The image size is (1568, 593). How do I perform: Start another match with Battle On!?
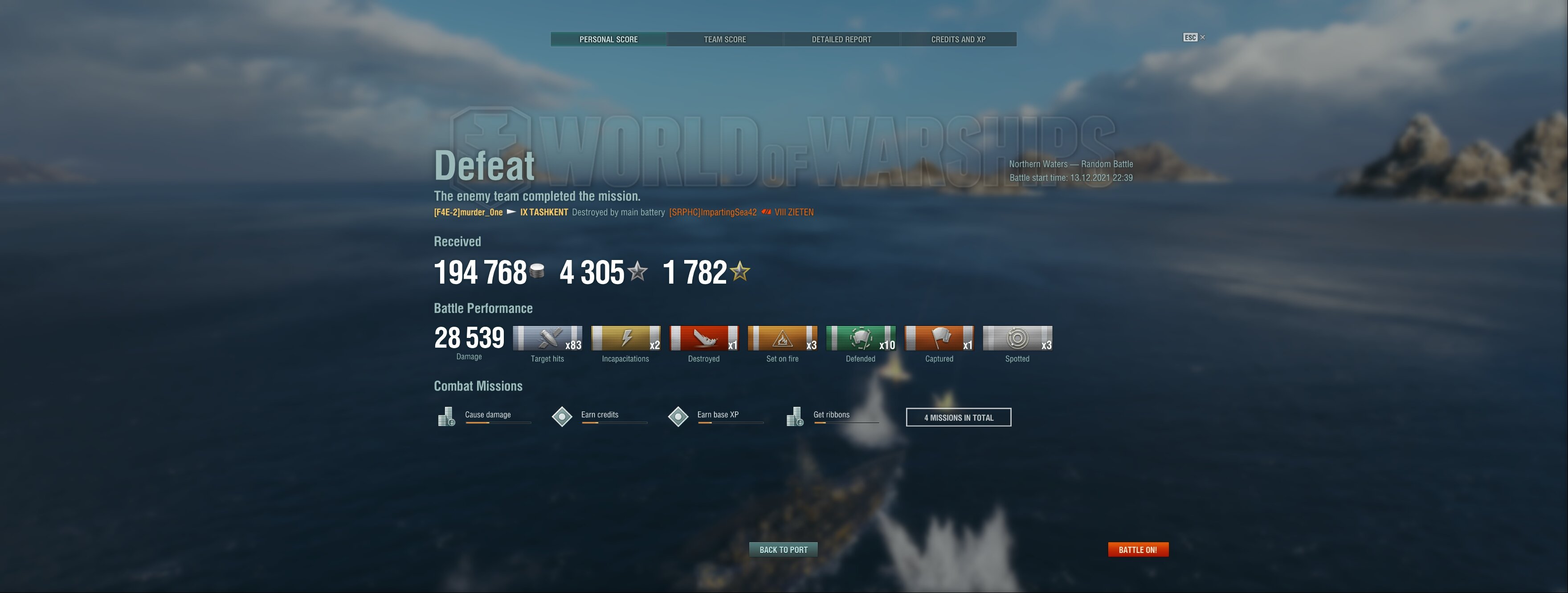coord(1138,550)
